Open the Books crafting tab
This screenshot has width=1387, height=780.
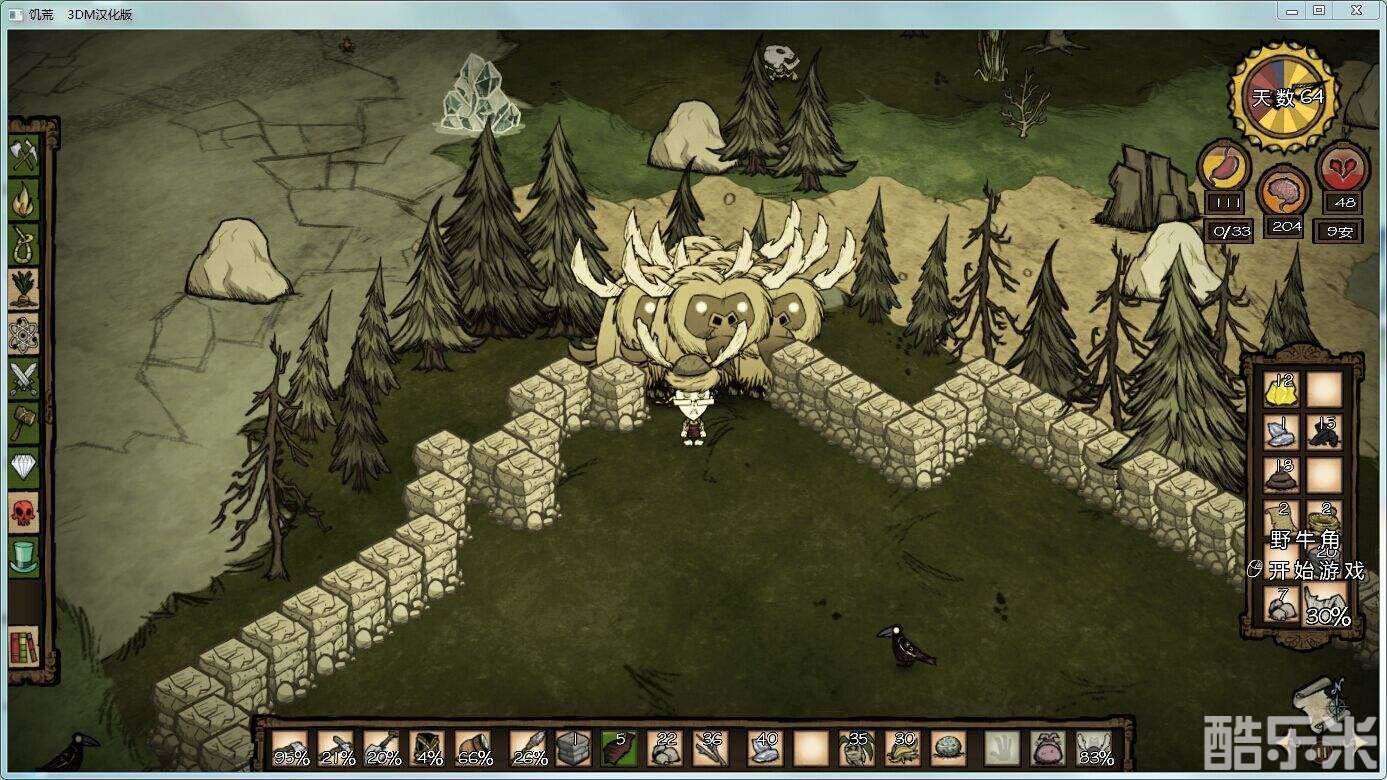coord(24,647)
